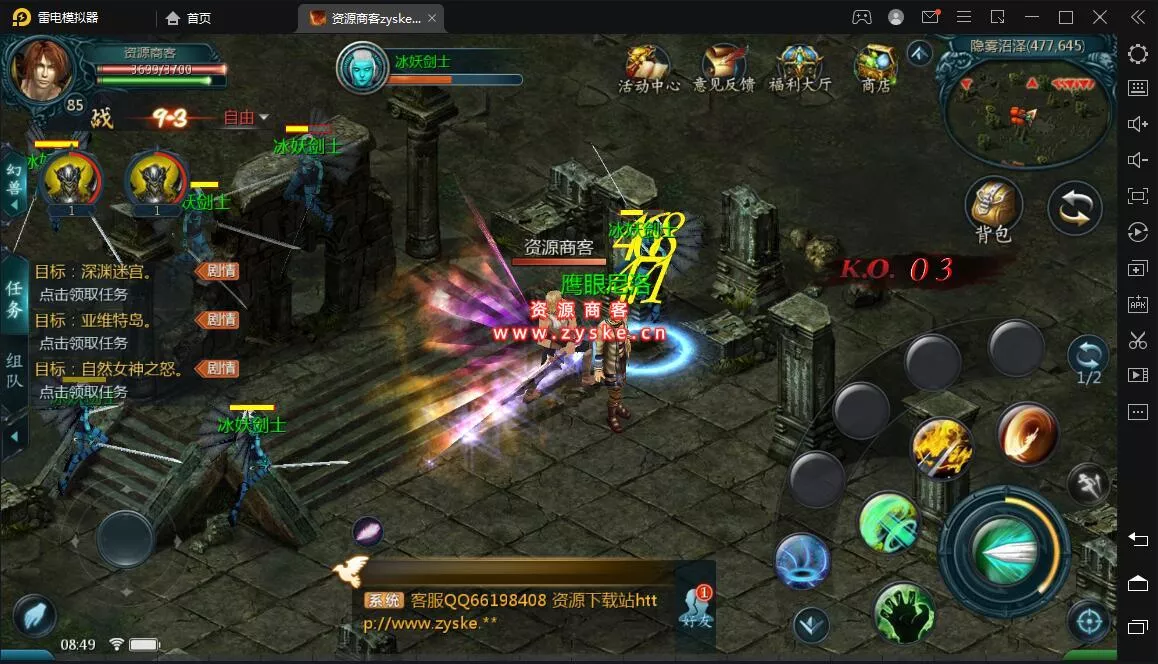Open the 活动中心 activity center

[649, 66]
